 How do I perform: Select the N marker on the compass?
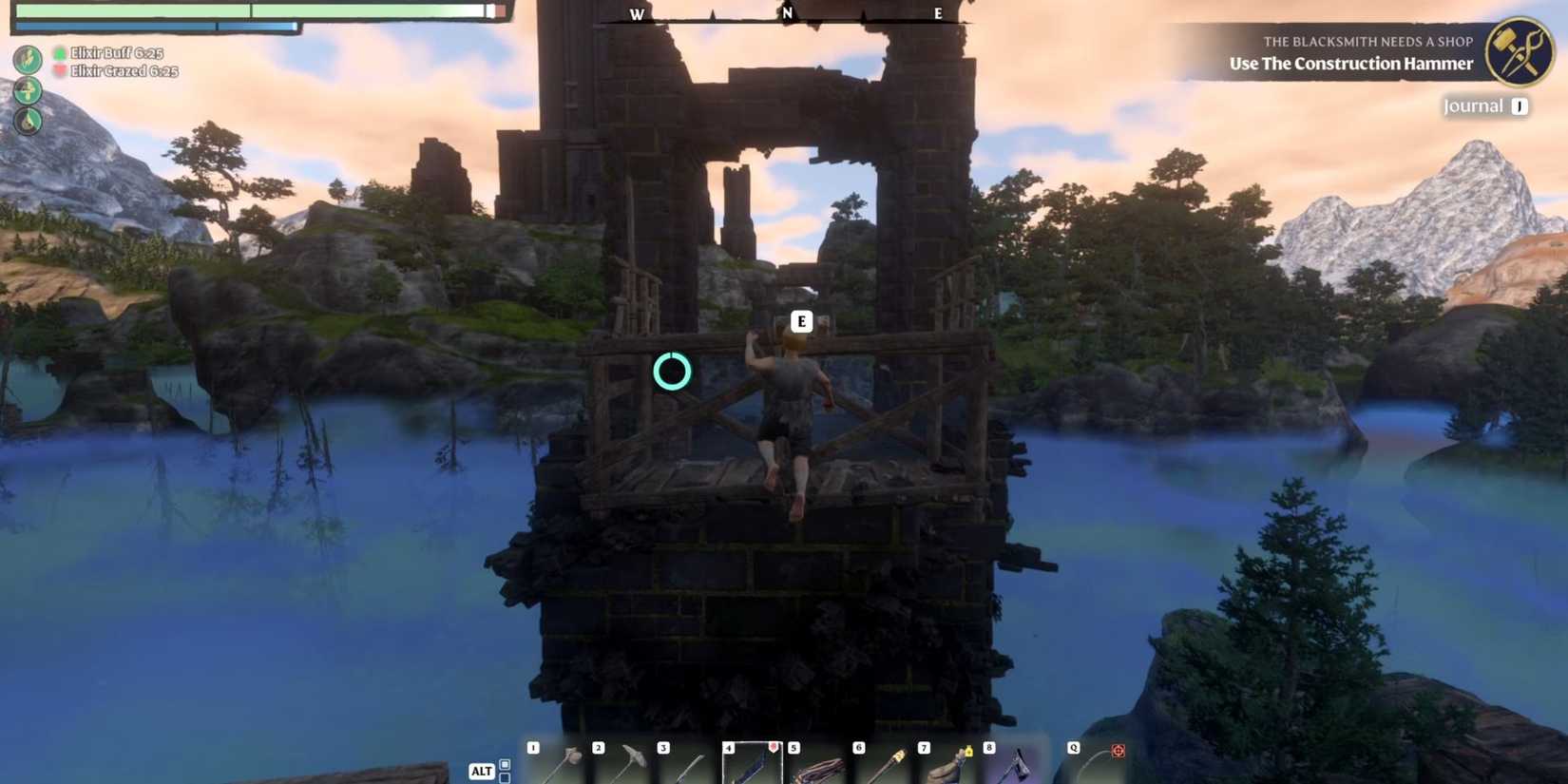point(787,14)
